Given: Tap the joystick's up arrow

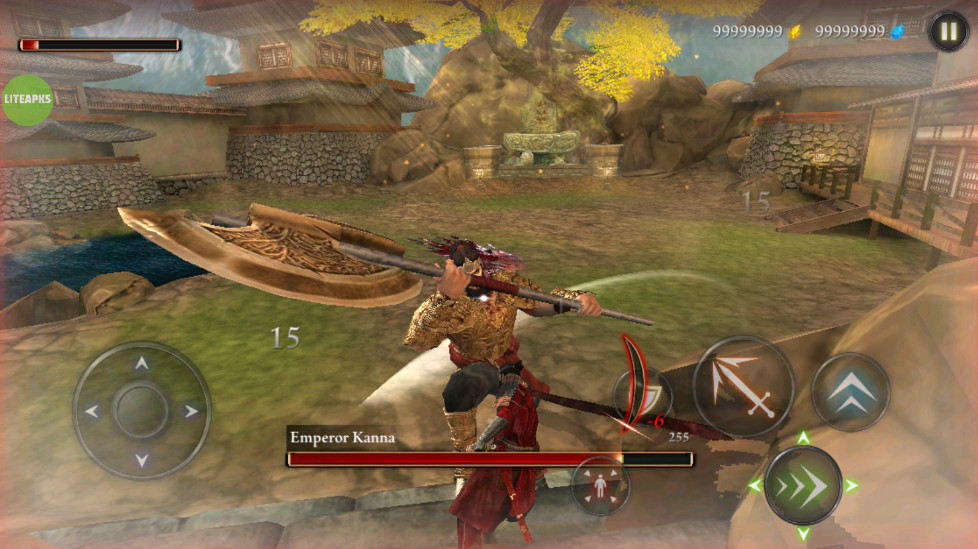Looking at the screenshot, I should point(141,364).
